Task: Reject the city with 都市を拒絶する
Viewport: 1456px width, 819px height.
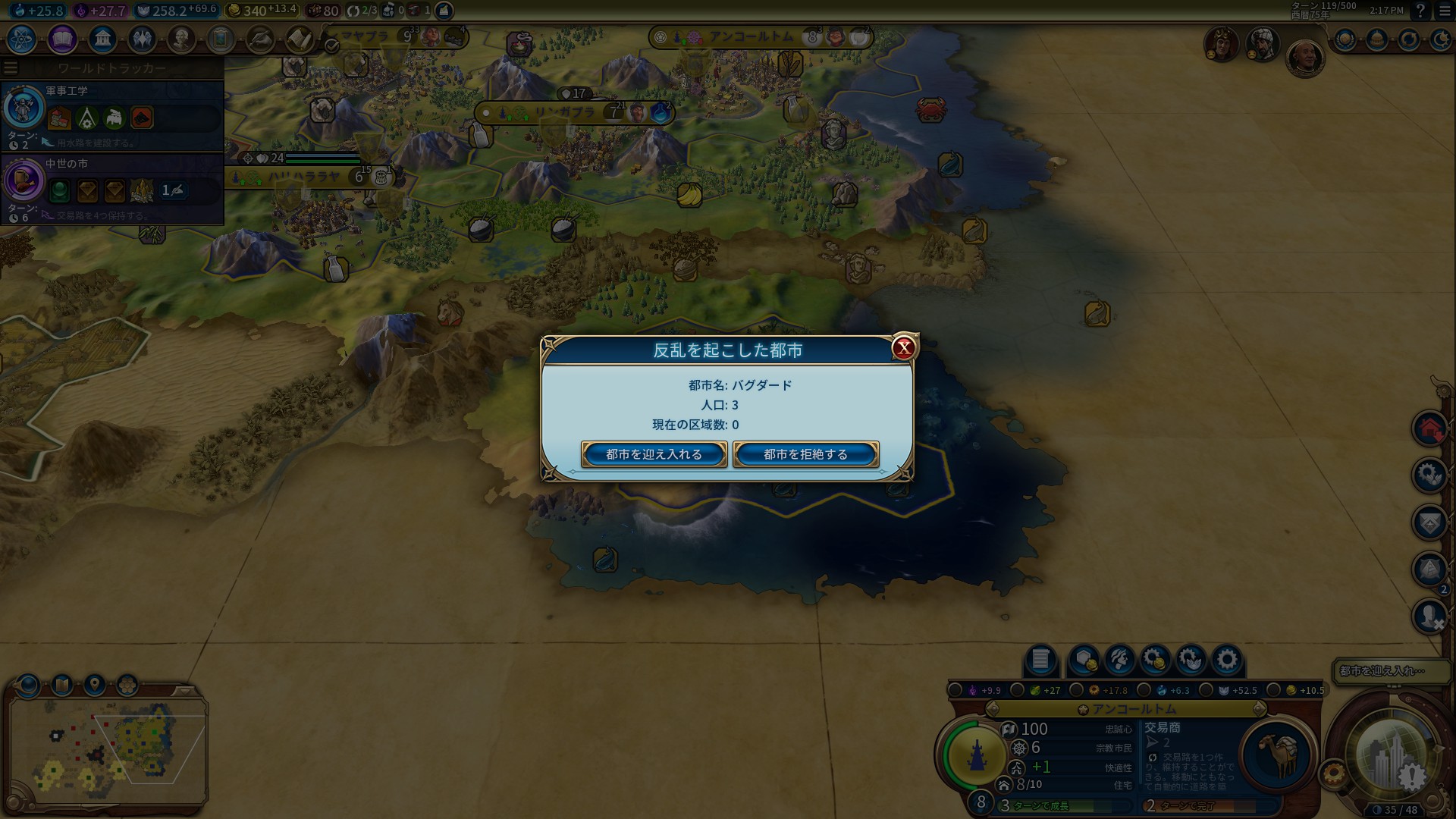Action: [x=805, y=454]
